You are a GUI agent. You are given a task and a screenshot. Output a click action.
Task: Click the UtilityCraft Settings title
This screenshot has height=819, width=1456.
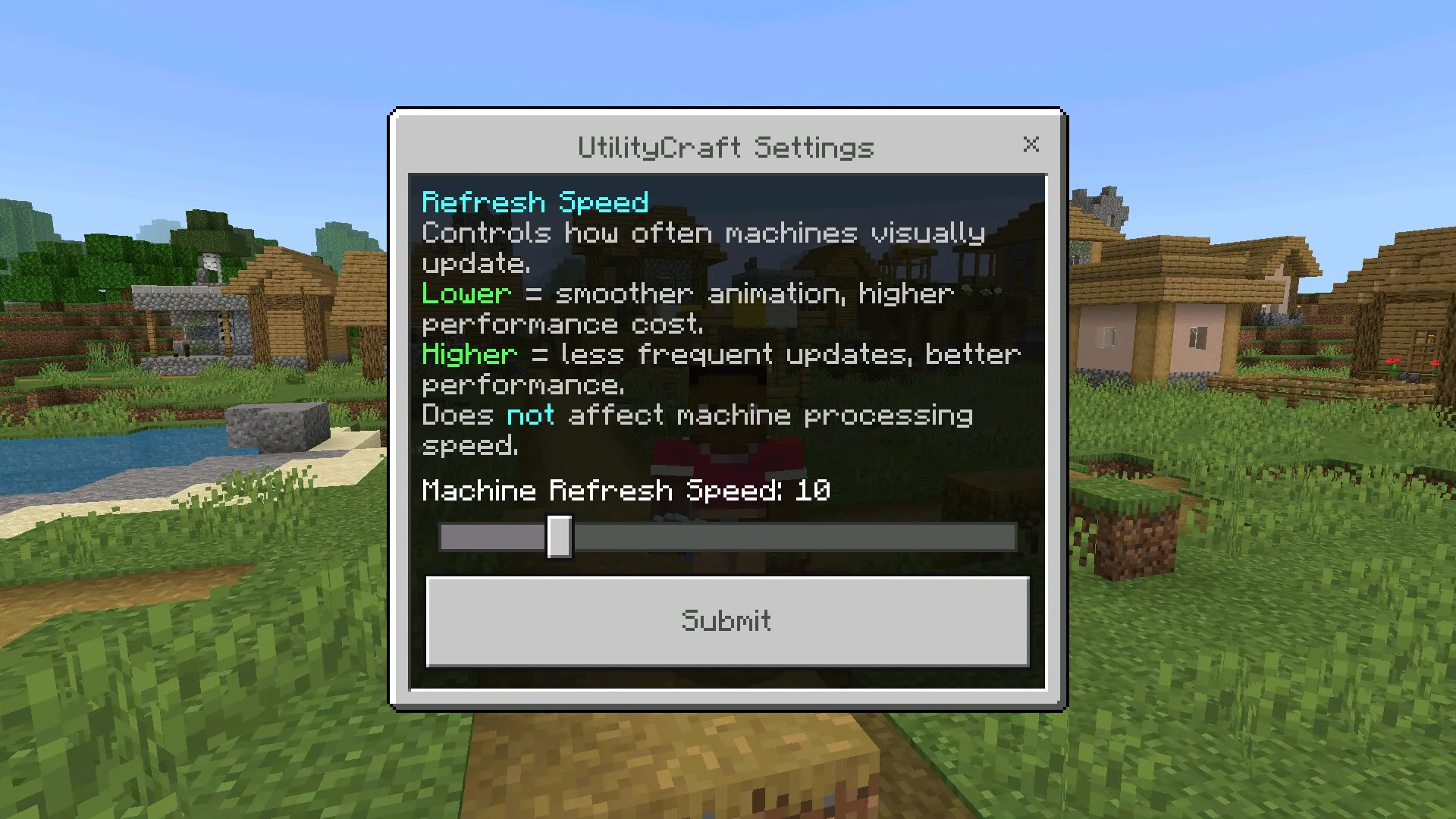[726, 146]
